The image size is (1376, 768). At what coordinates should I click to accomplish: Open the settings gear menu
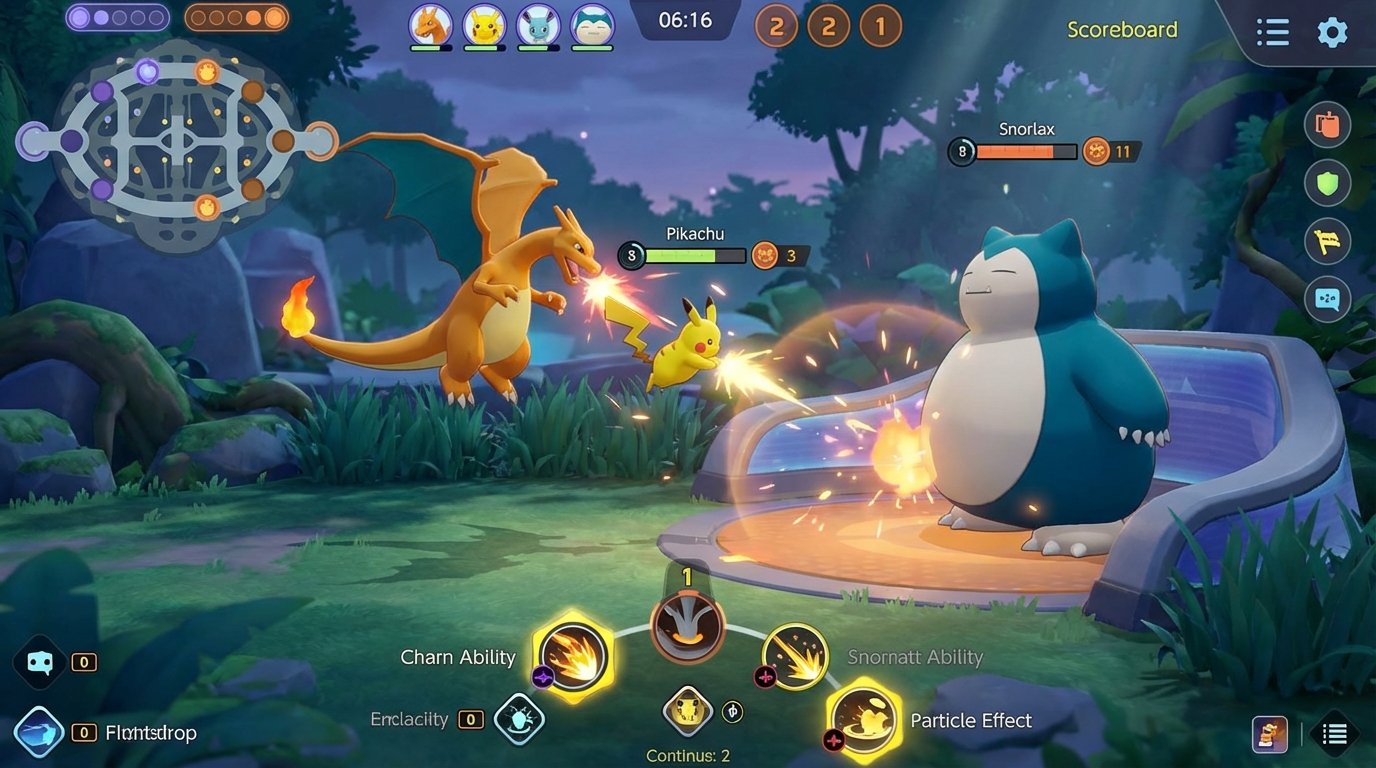(1332, 32)
